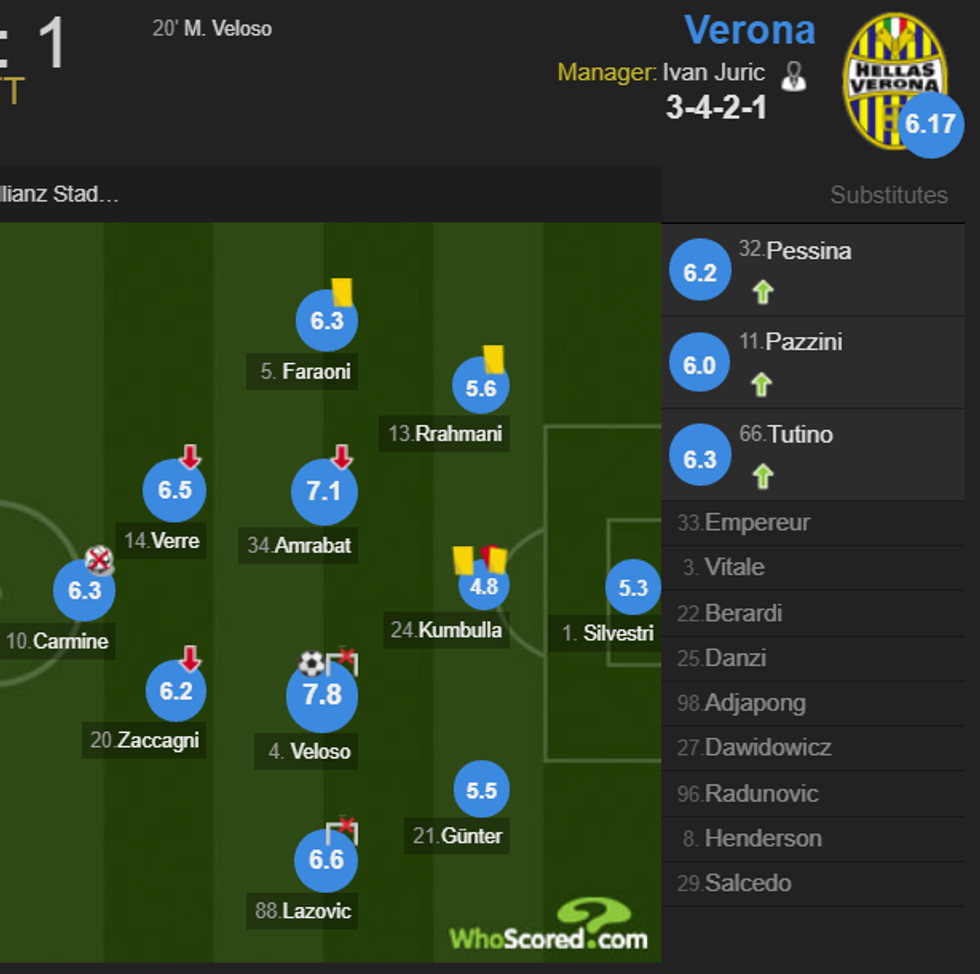Click Rrahmani's player marker
This screenshot has width=980, height=974.
tap(481, 389)
